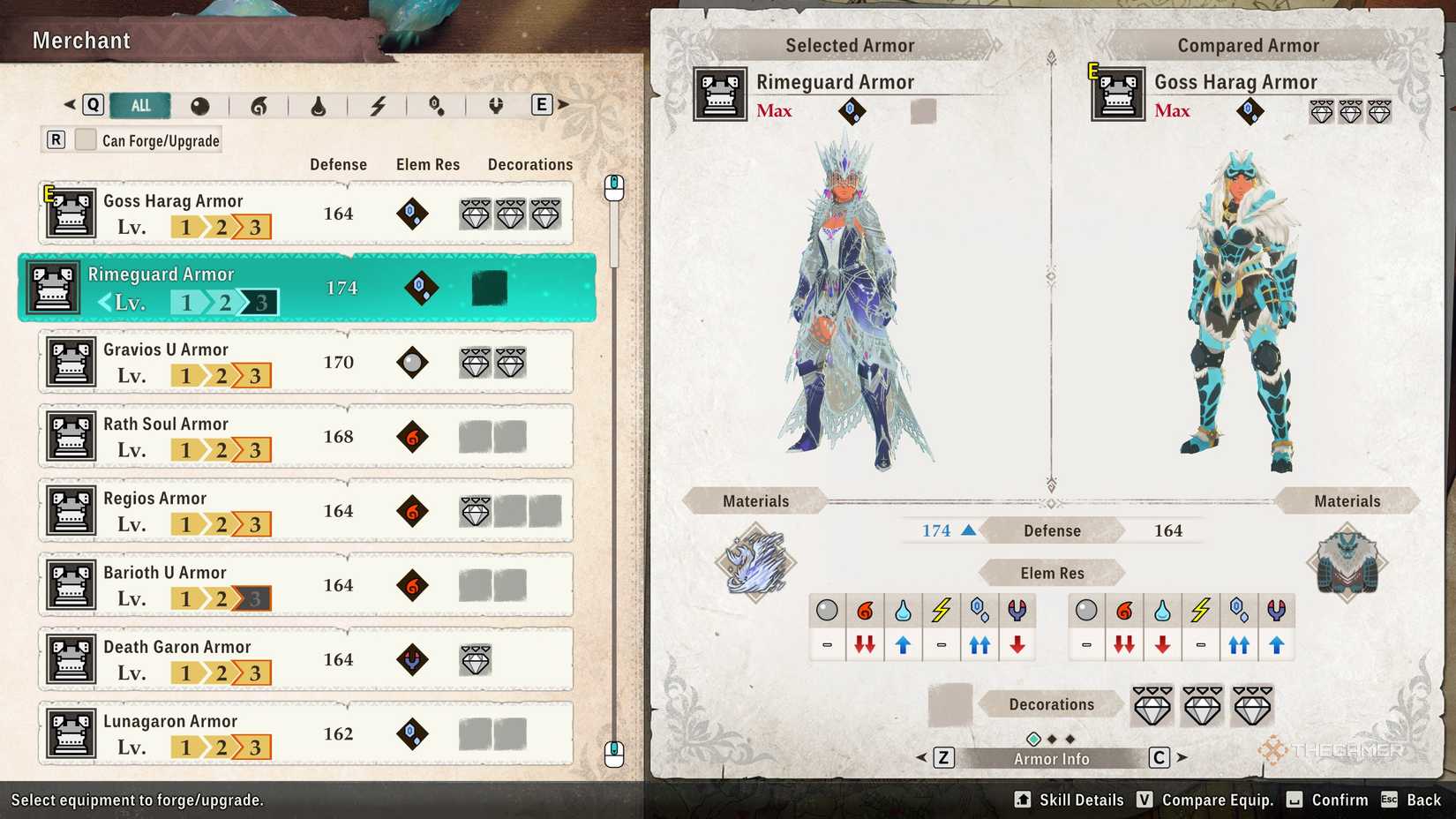Click the dark decoration swatch on Rimeguard row
The image size is (1456, 819).
[x=488, y=289]
